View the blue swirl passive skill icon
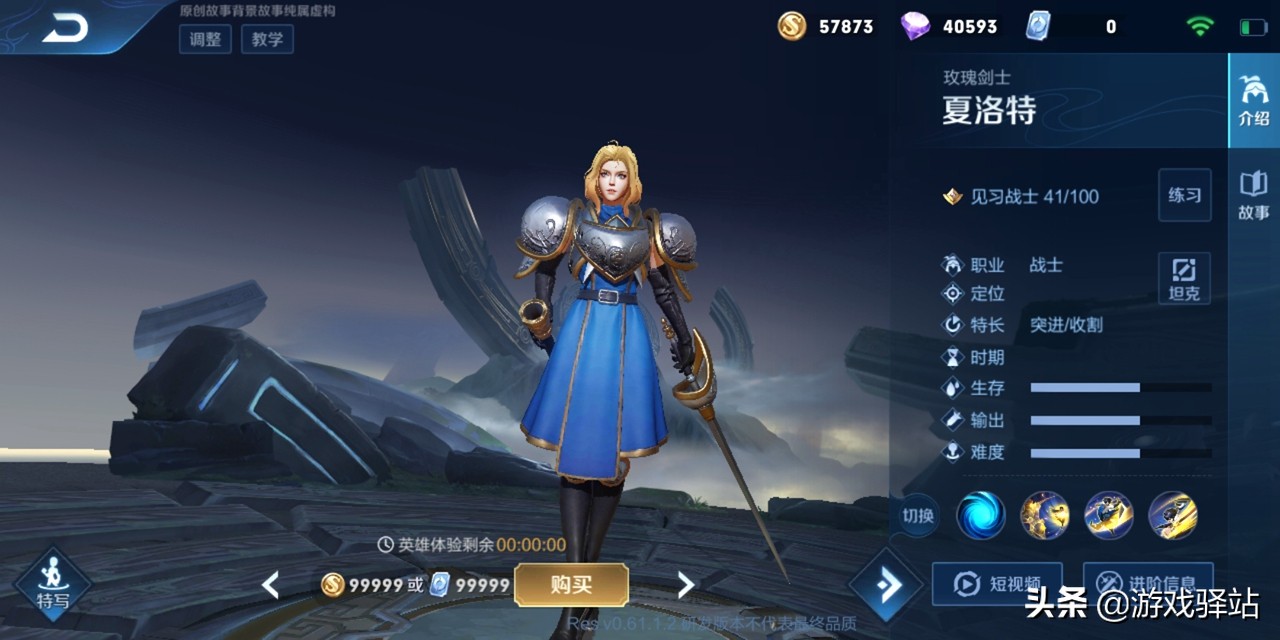1280x640 pixels. (x=981, y=516)
